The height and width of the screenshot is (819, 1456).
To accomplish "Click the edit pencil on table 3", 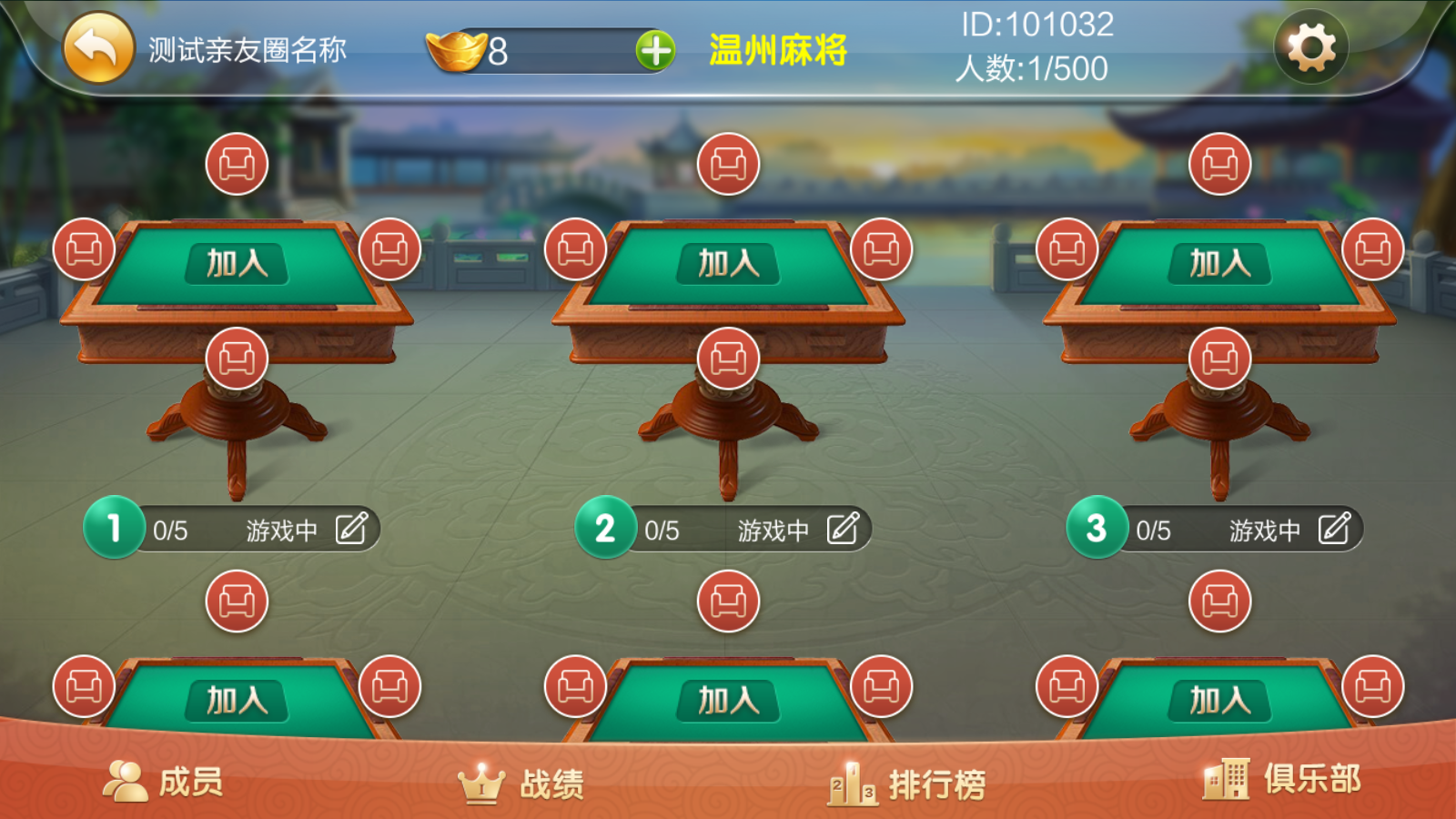I will click(x=1334, y=528).
